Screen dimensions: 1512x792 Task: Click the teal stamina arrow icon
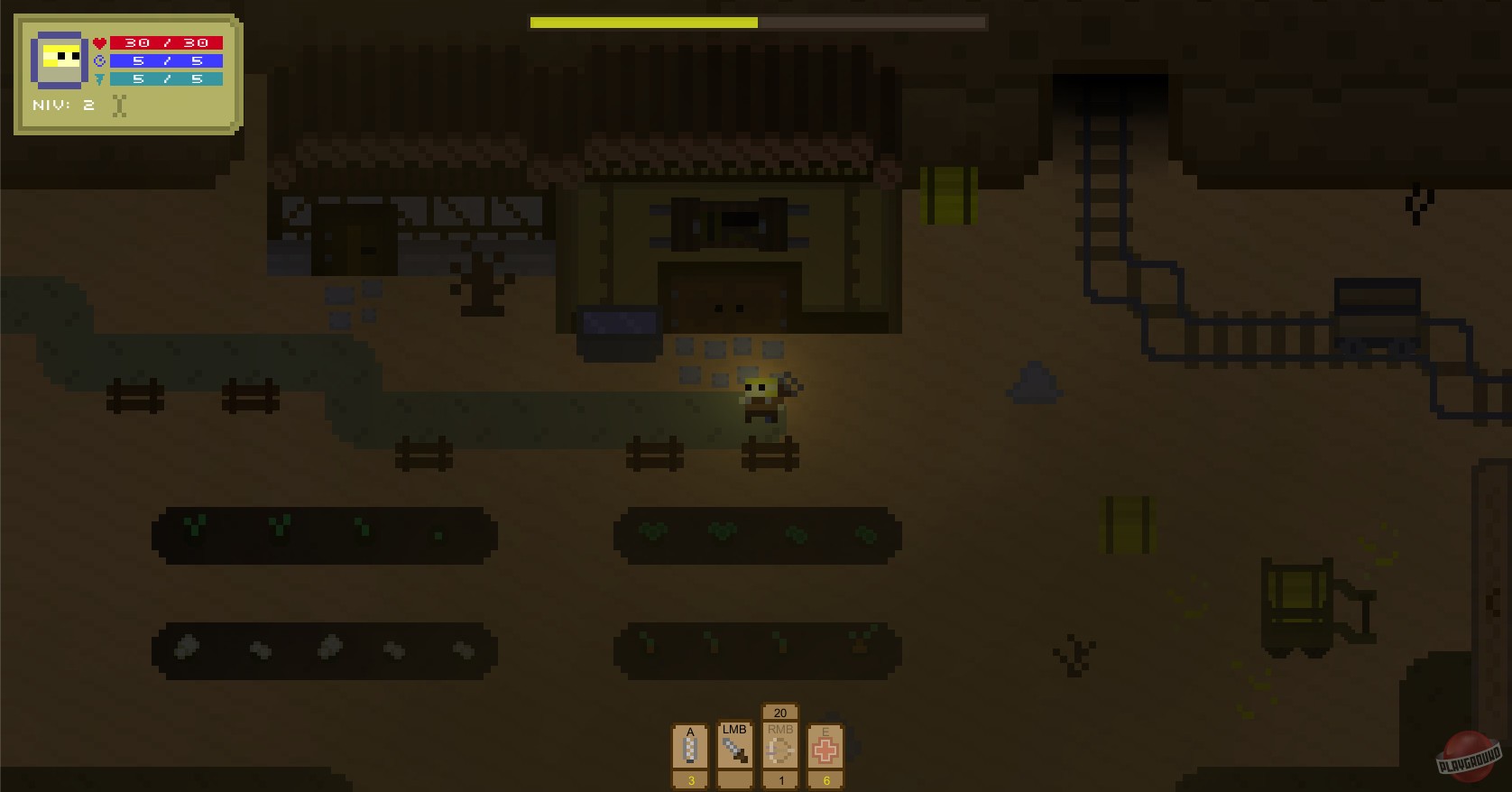pos(97,78)
